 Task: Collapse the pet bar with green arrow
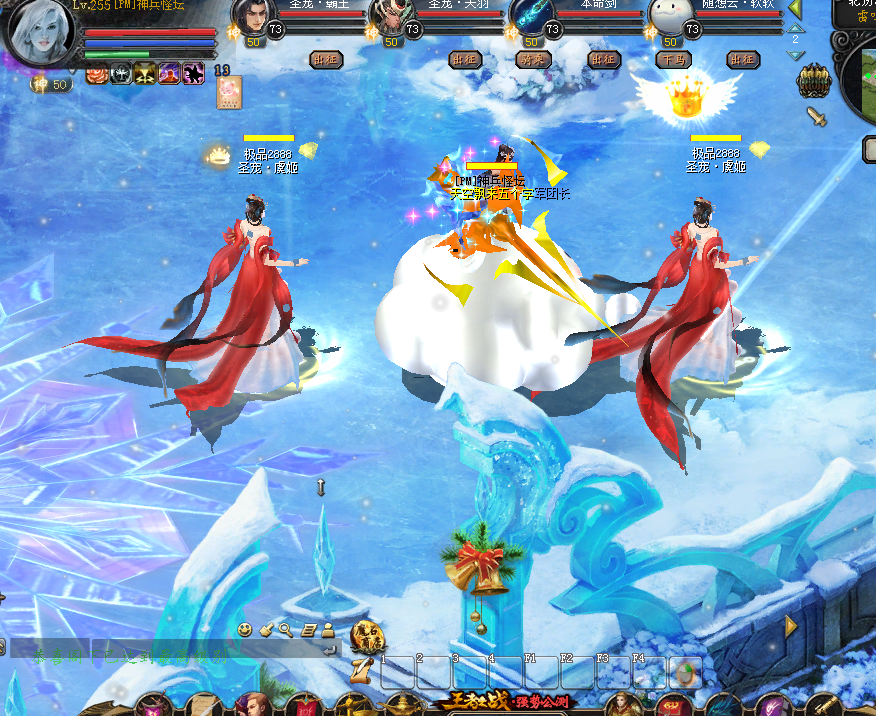pyautogui.click(x=795, y=9)
